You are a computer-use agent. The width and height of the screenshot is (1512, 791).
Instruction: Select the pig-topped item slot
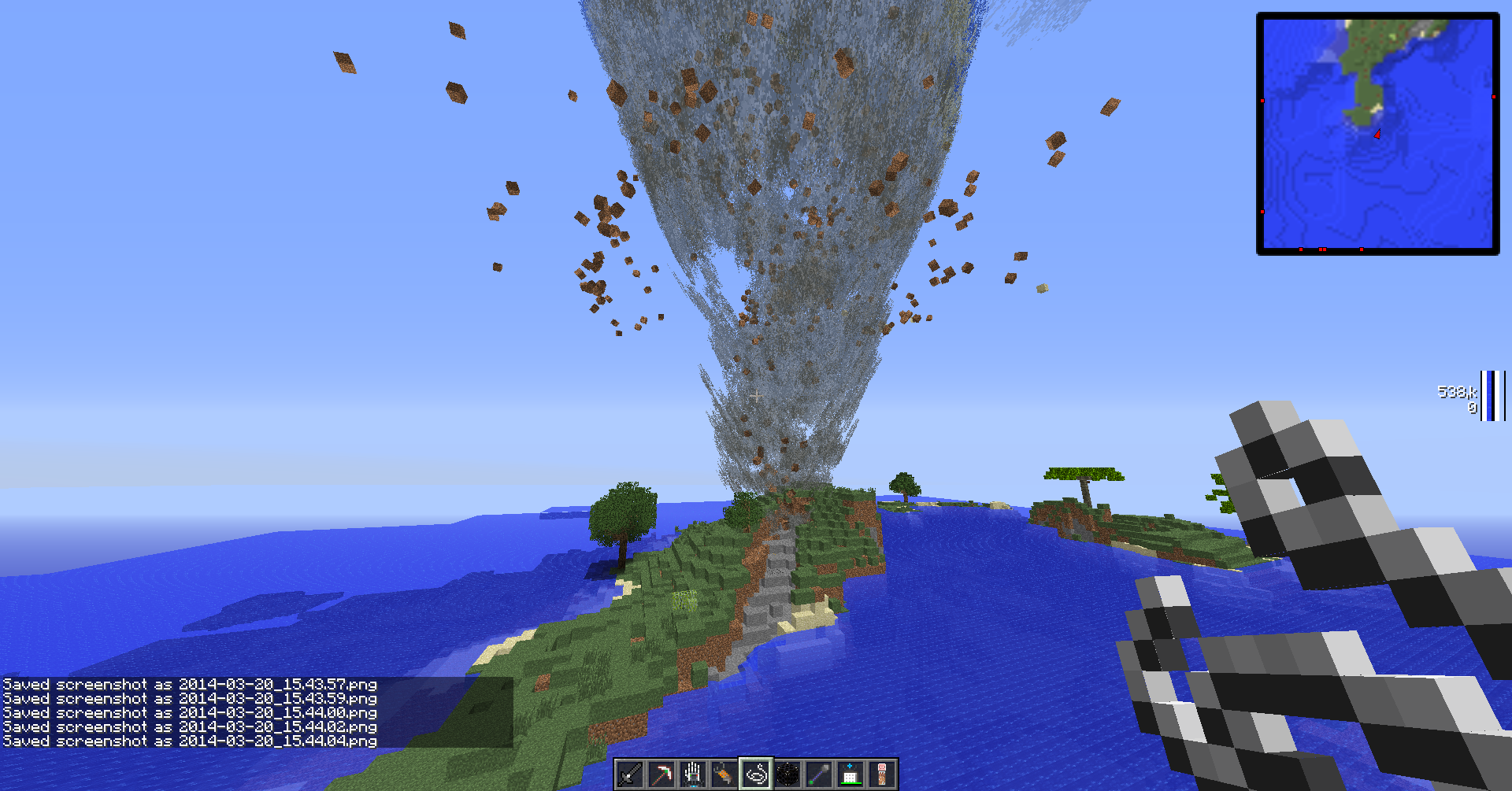pos(882,774)
